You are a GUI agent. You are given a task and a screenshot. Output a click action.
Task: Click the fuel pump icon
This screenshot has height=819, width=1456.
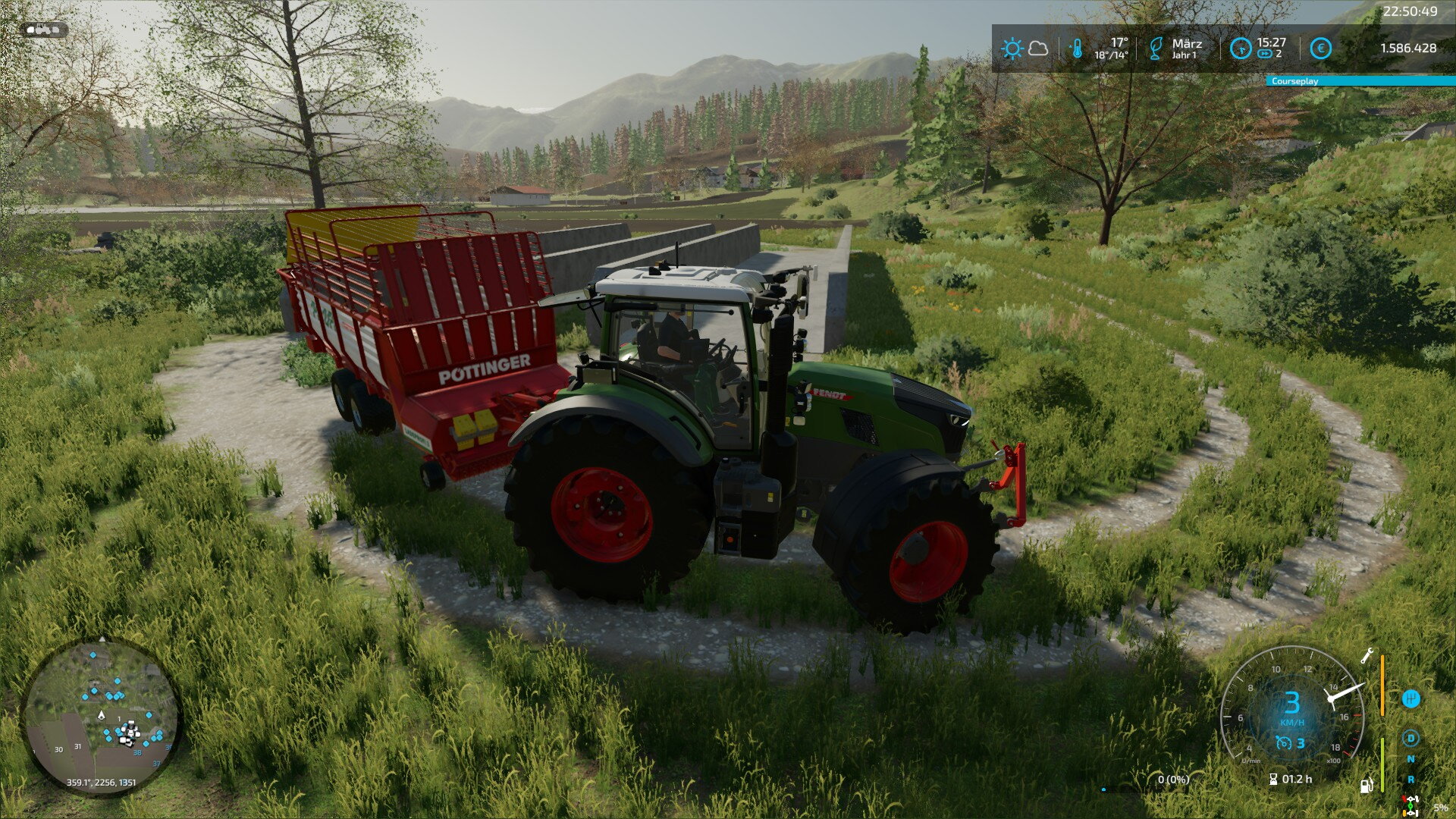1366,786
